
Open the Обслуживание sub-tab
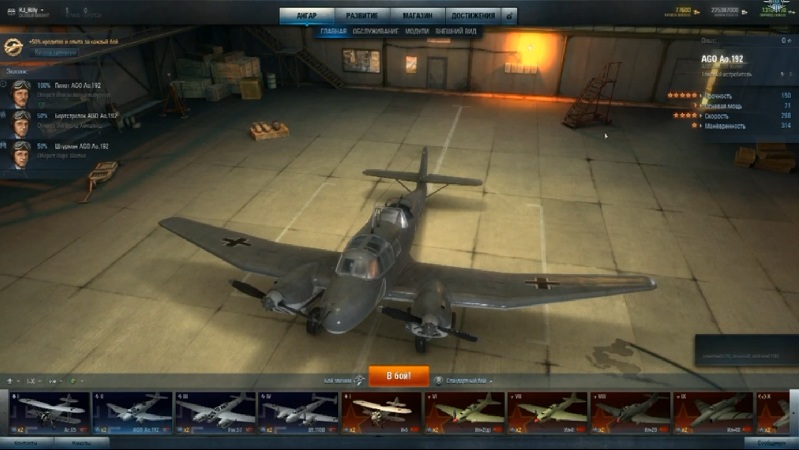point(376,32)
